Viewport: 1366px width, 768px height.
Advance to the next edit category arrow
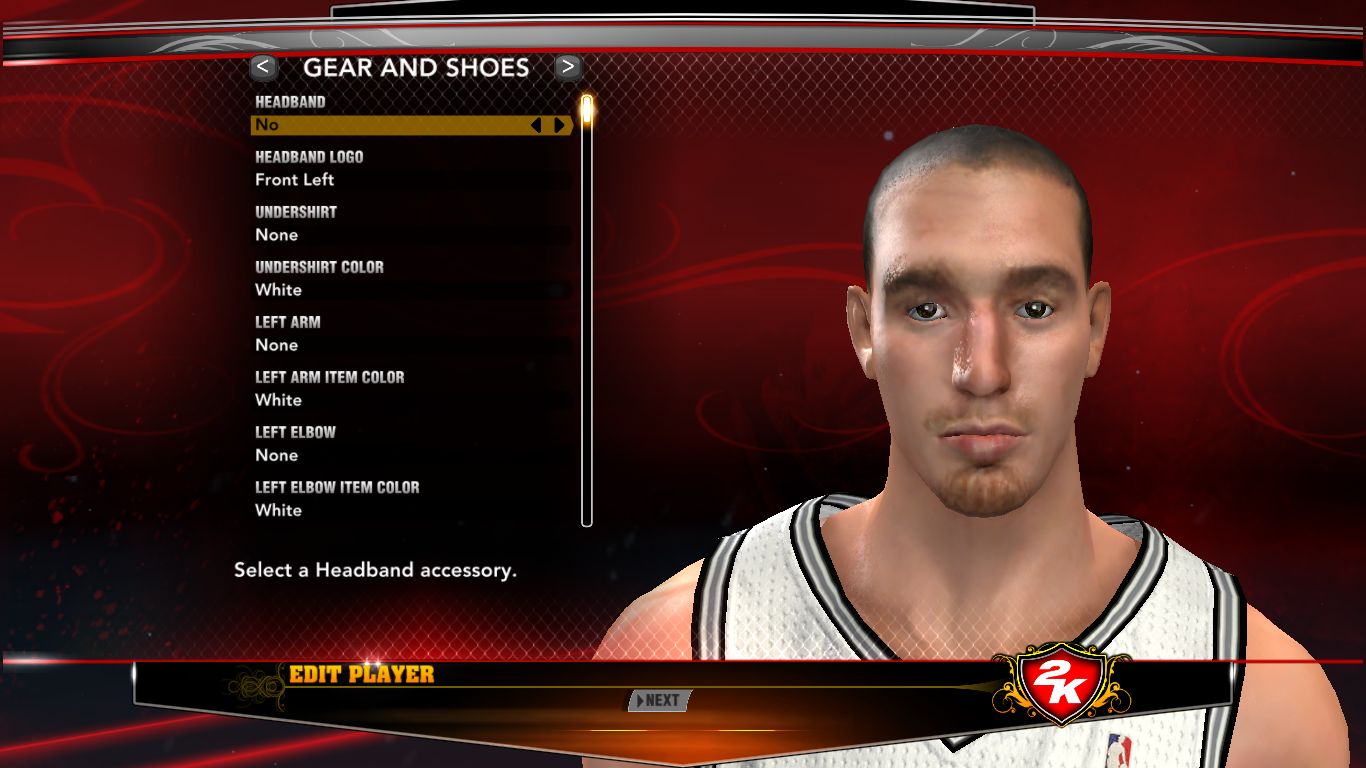point(568,67)
